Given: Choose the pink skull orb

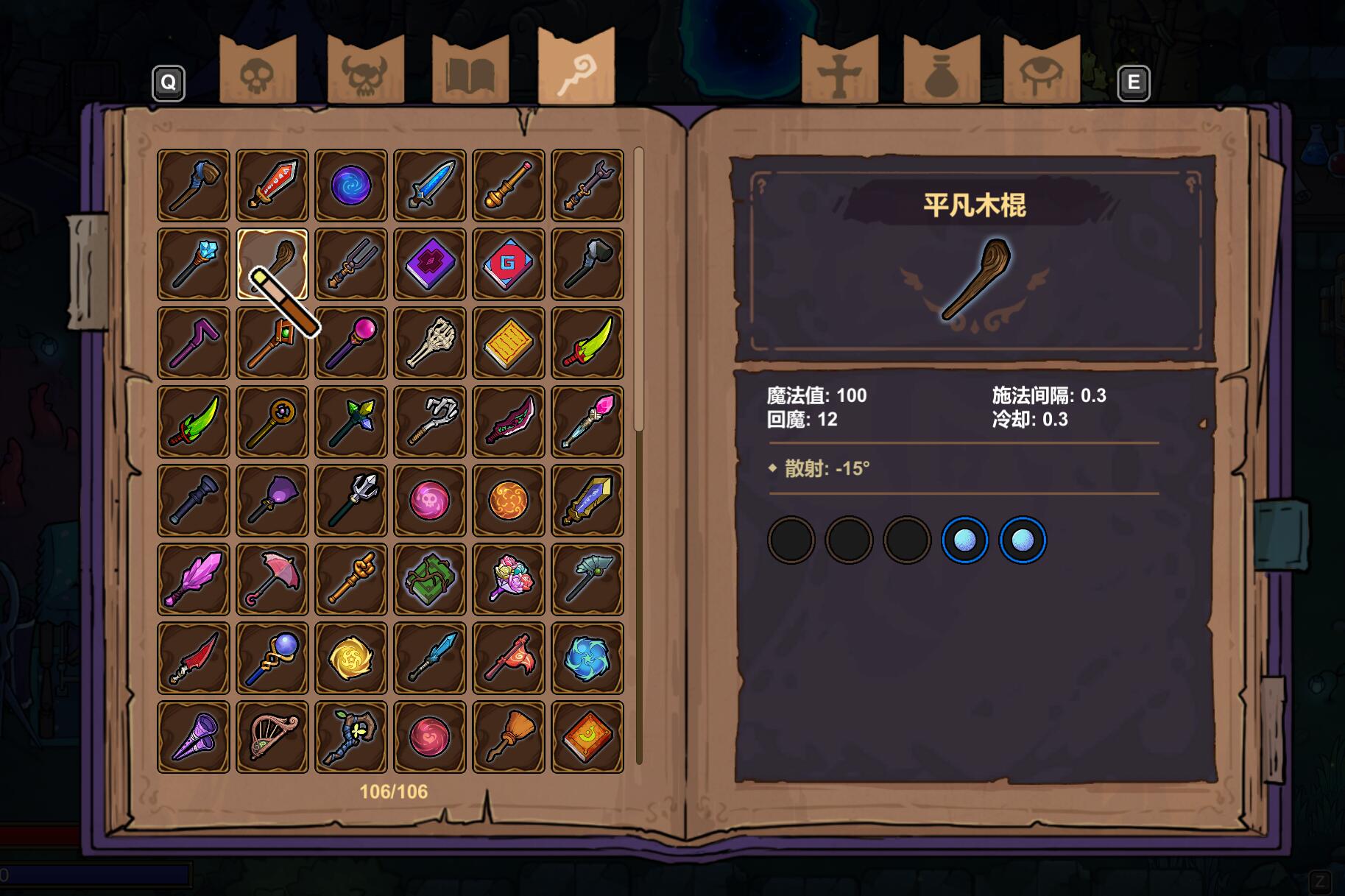Looking at the screenshot, I should click(430, 501).
